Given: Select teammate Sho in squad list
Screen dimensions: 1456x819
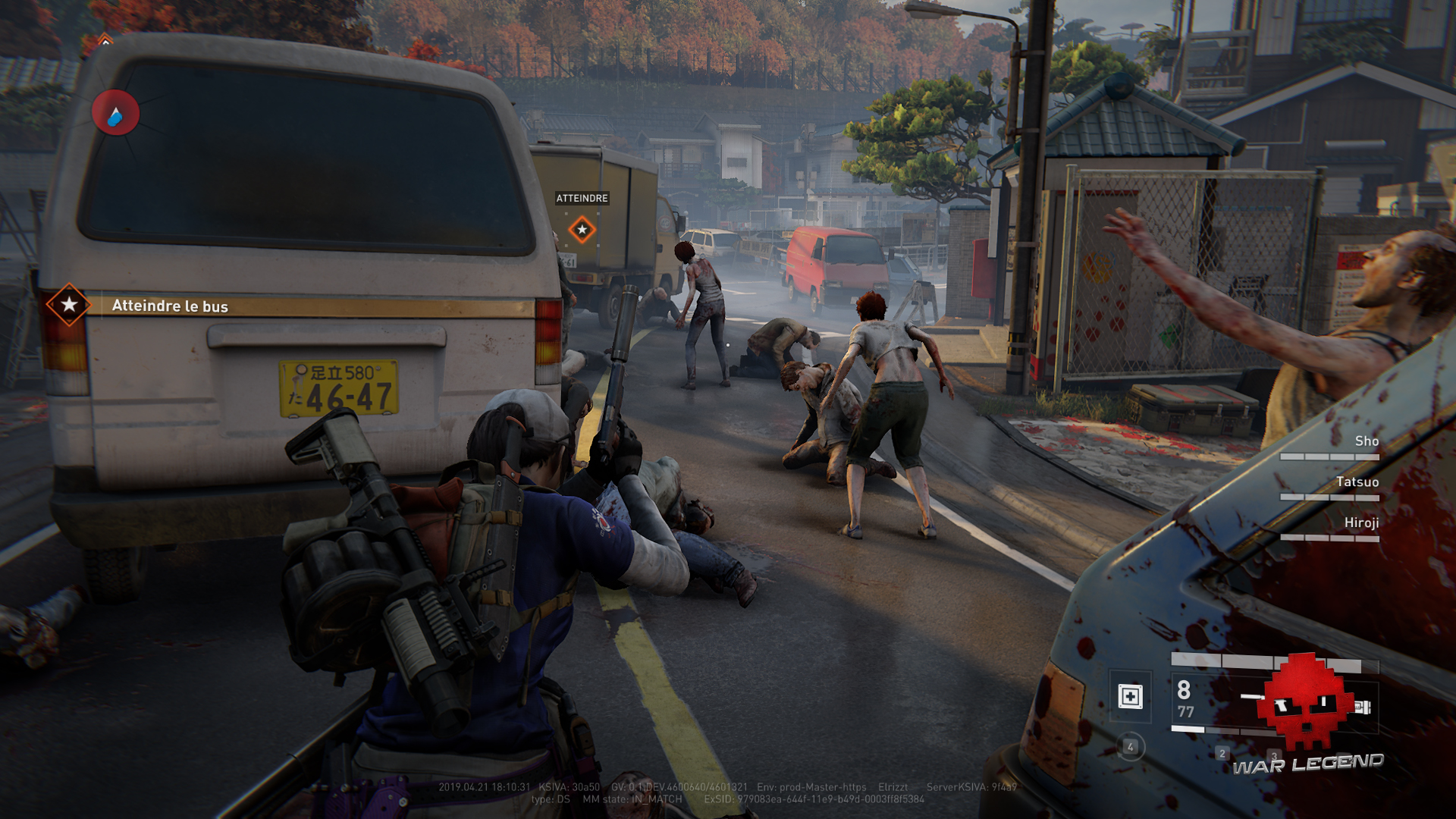Looking at the screenshot, I should pyautogui.click(x=1366, y=441).
